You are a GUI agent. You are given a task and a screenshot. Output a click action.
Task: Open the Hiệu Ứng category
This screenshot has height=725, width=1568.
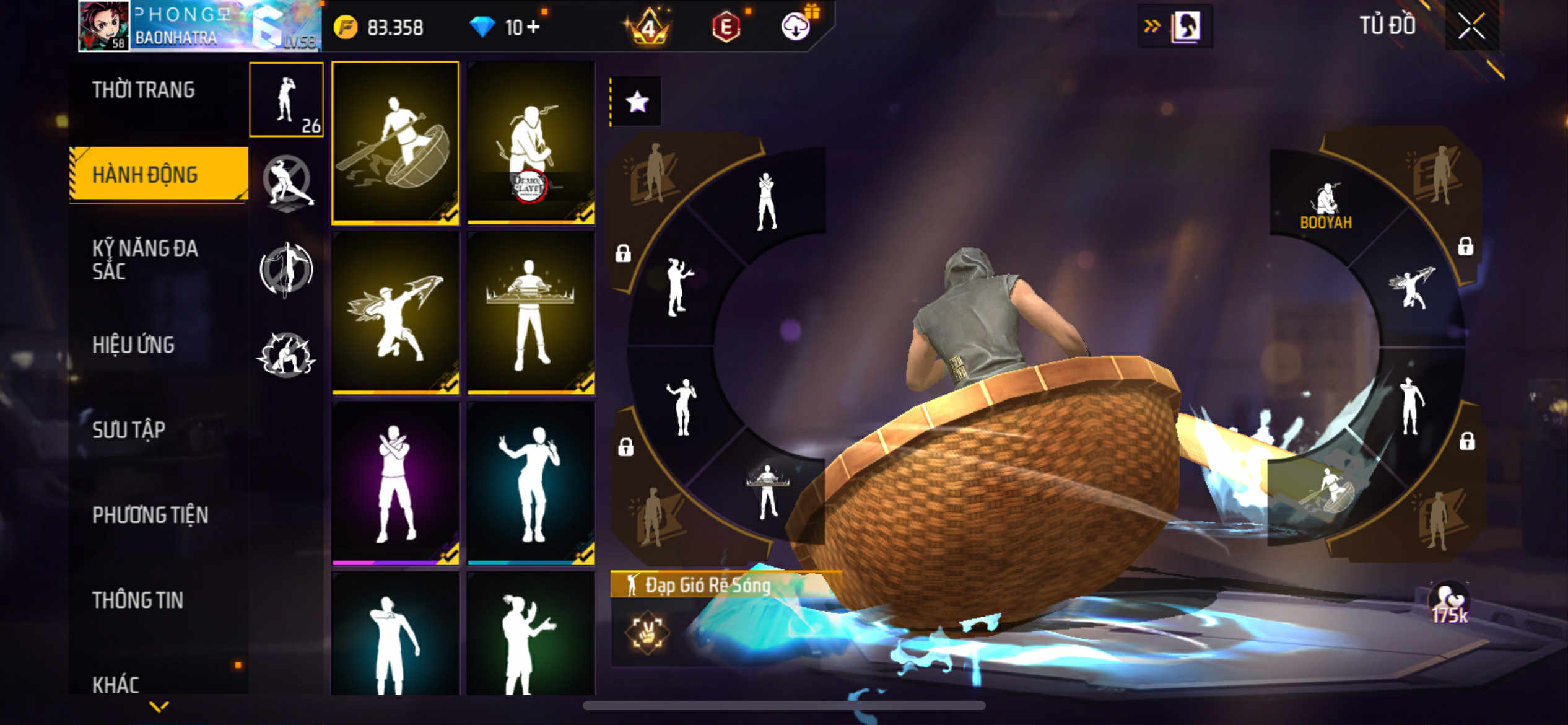pos(133,345)
